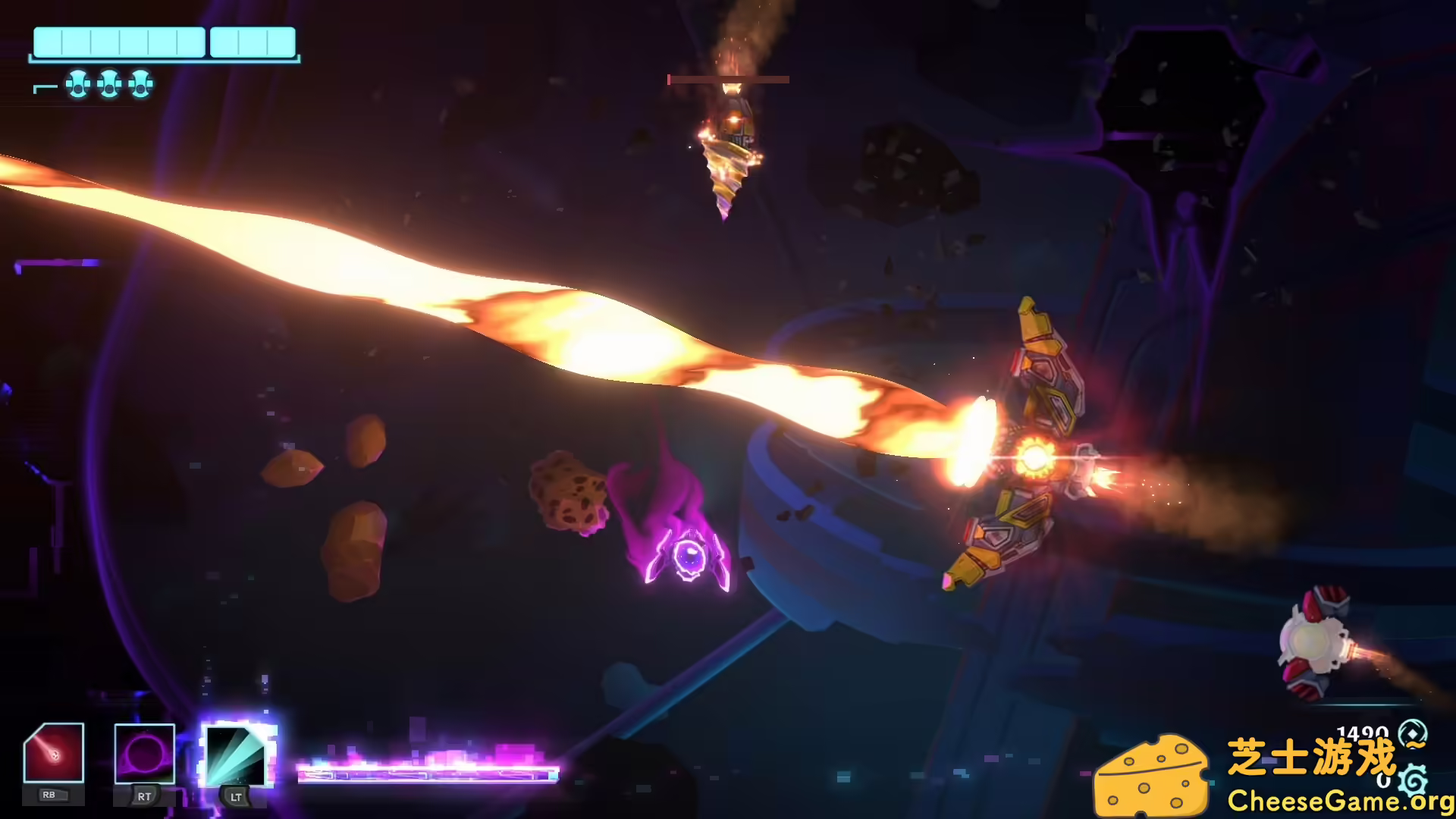The height and width of the screenshot is (819, 1456).
Task: Click the silver coin currency icon
Action: 1412,733
